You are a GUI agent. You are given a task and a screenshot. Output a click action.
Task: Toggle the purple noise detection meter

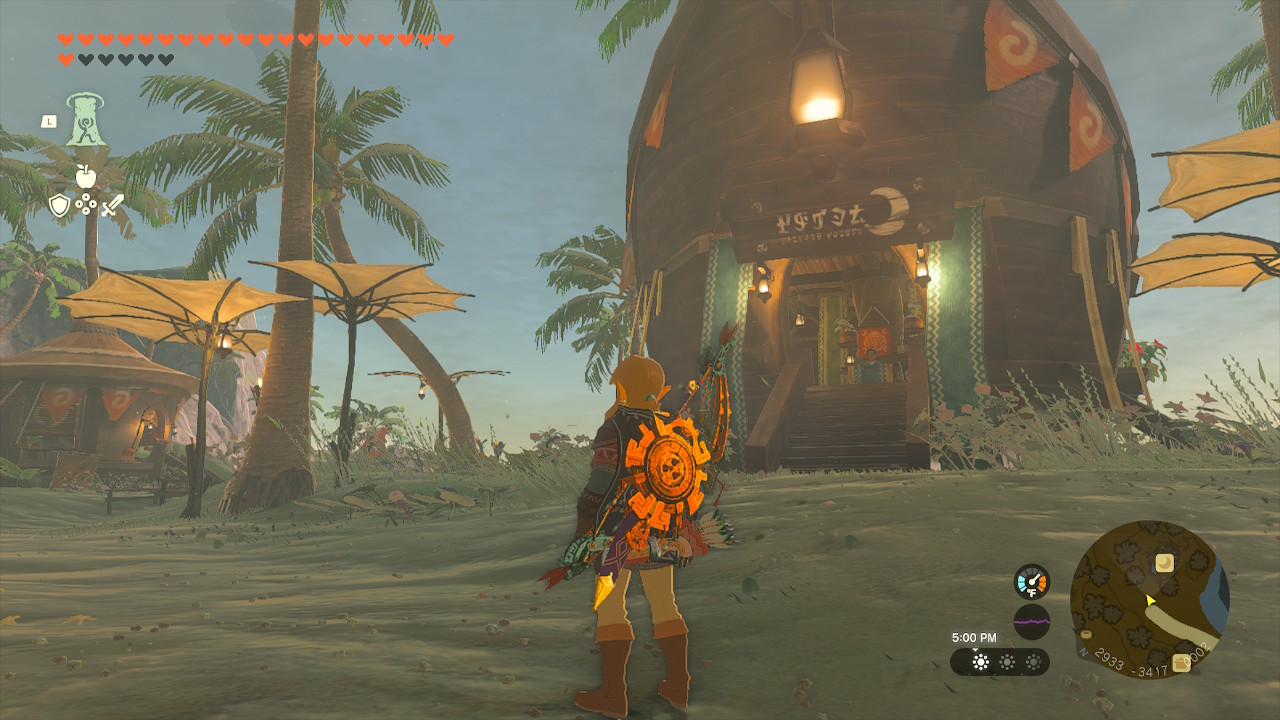click(1032, 620)
